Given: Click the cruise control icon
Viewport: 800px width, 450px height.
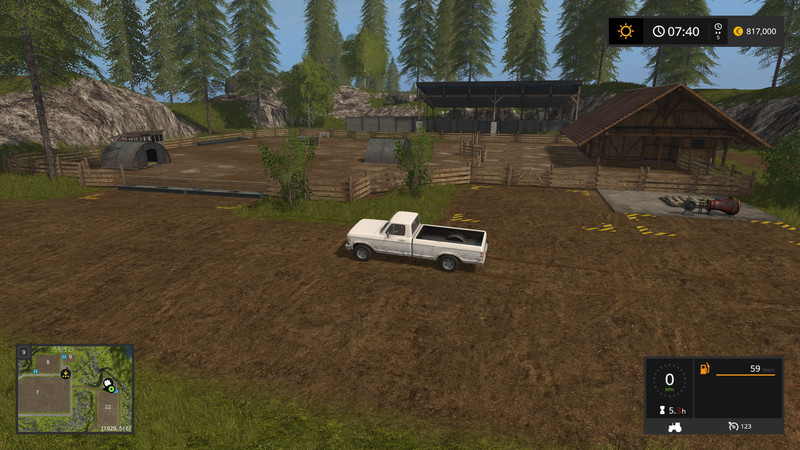Looking at the screenshot, I should (732, 427).
